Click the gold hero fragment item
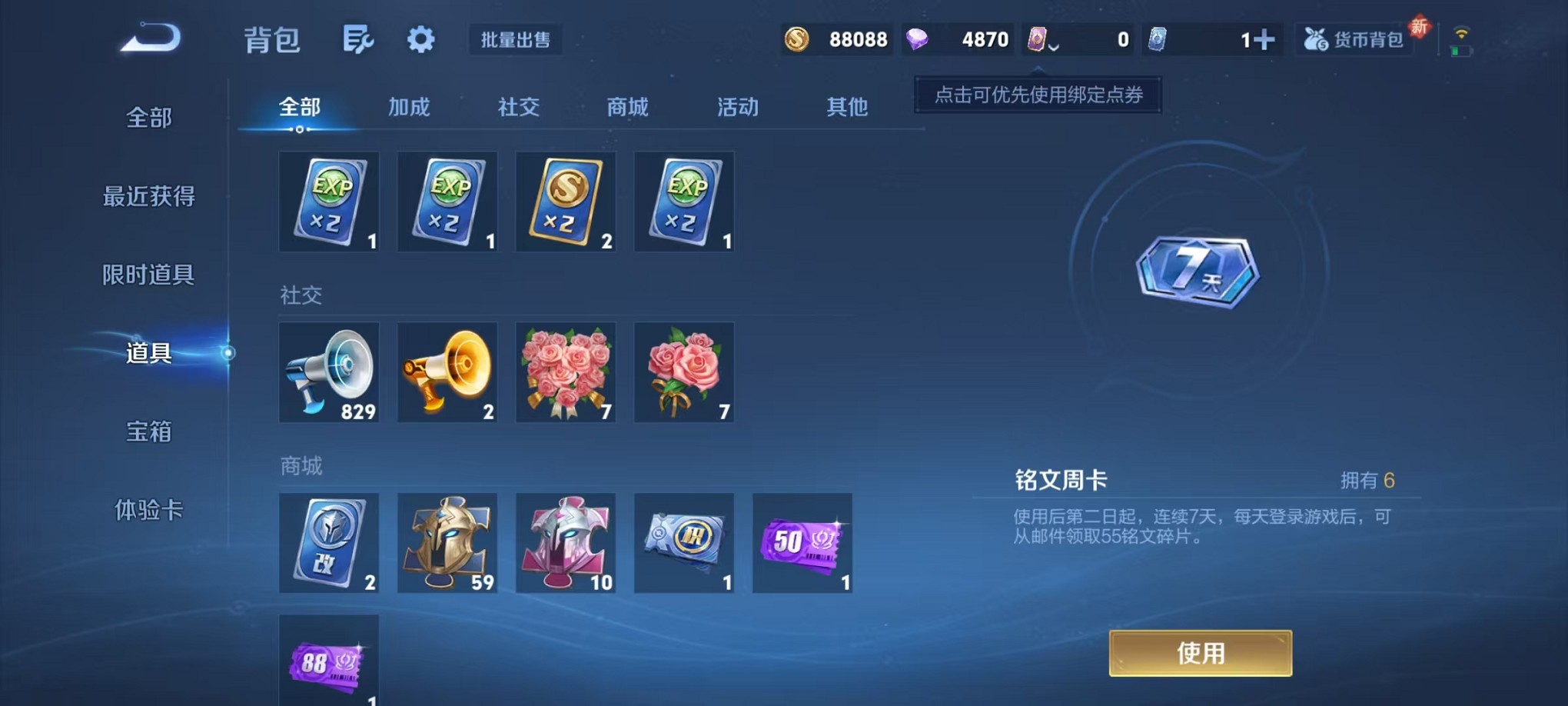The height and width of the screenshot is (706, 1568). pyautogui.click(x=447, y=542)
